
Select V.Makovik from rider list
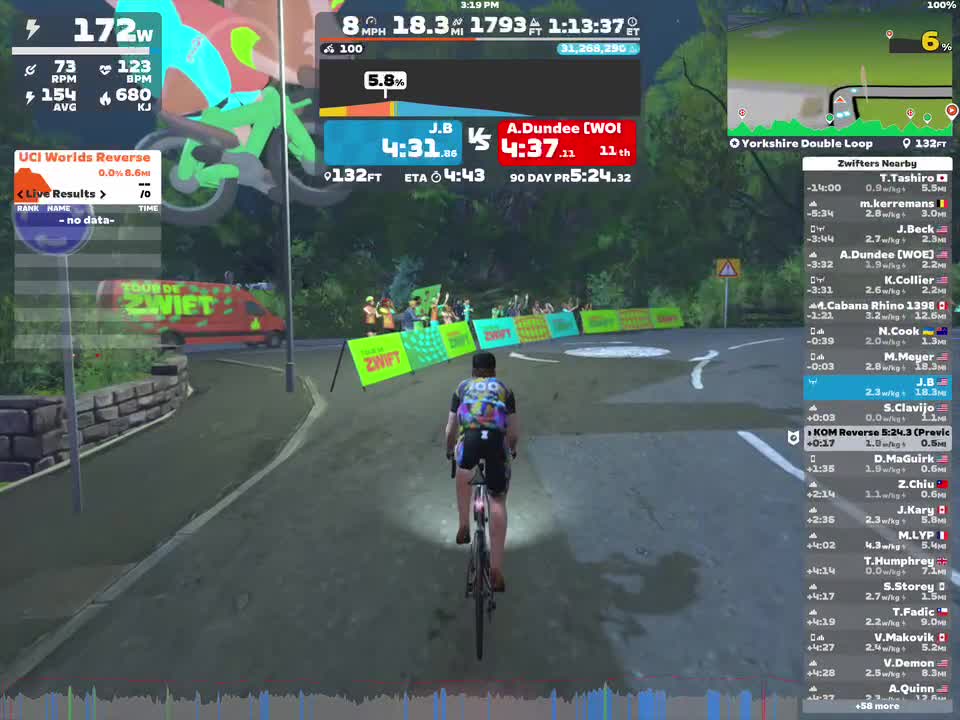877,642
